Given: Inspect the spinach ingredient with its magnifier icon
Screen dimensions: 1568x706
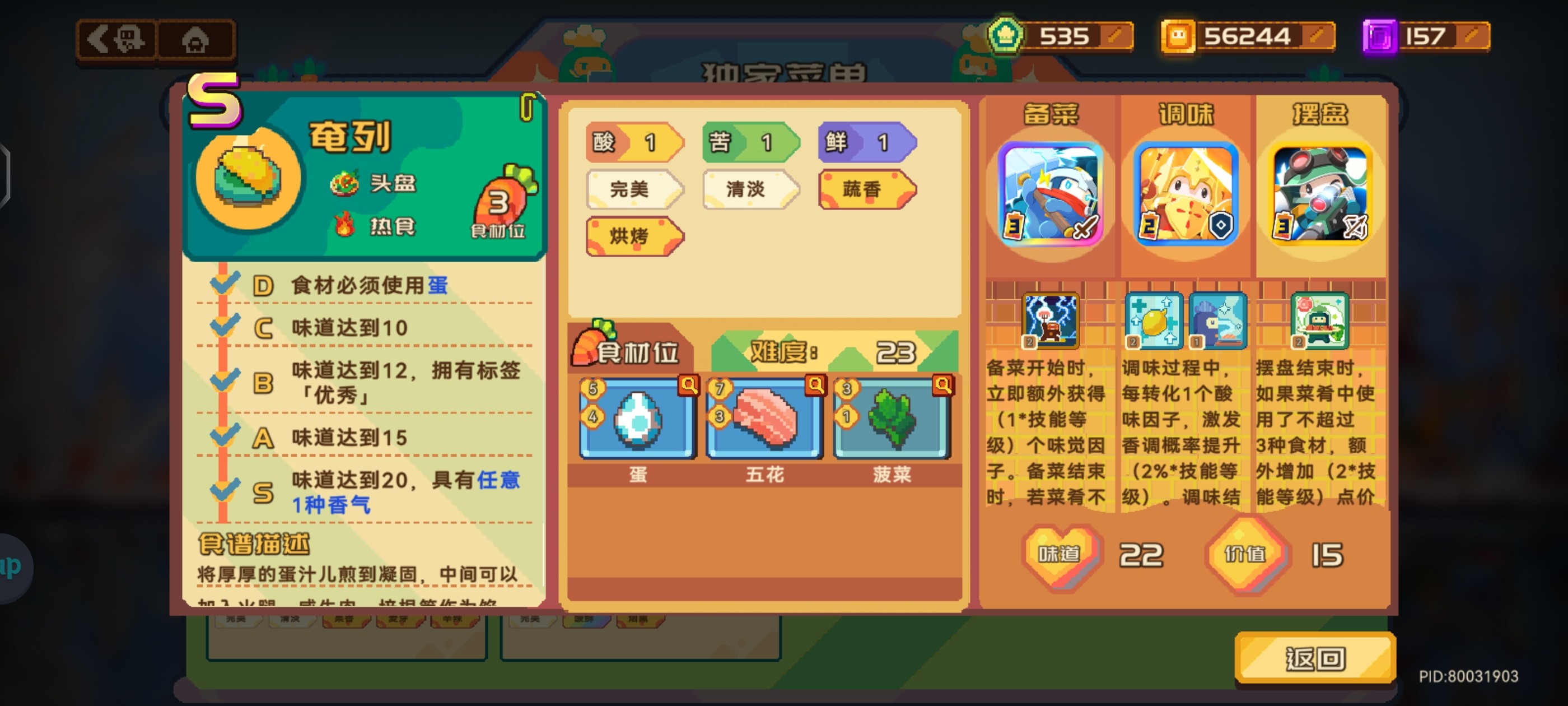Looking at the screenshot, I should click(943, 385).
